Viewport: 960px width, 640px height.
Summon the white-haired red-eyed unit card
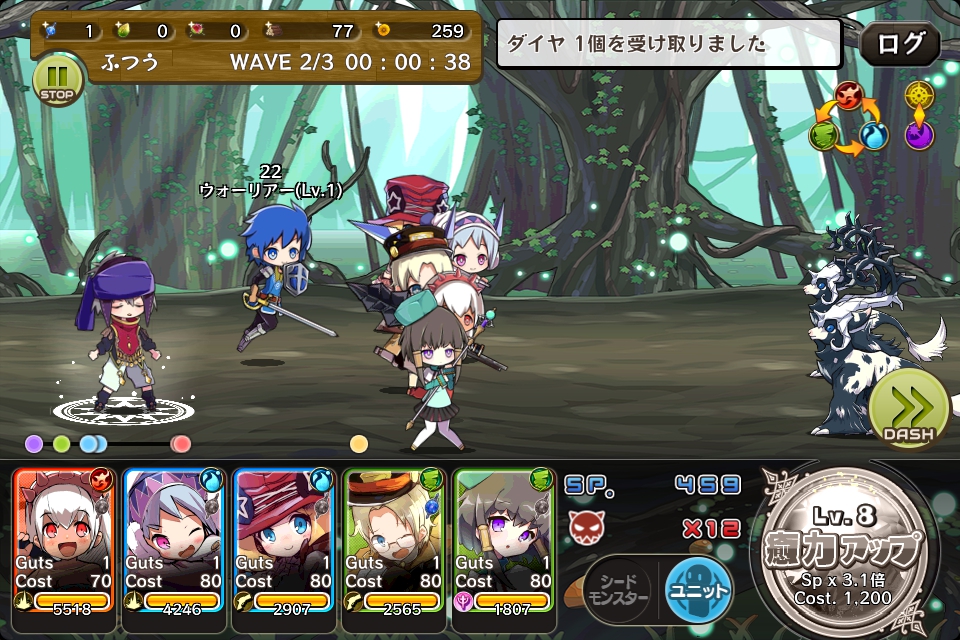point(65,540)
